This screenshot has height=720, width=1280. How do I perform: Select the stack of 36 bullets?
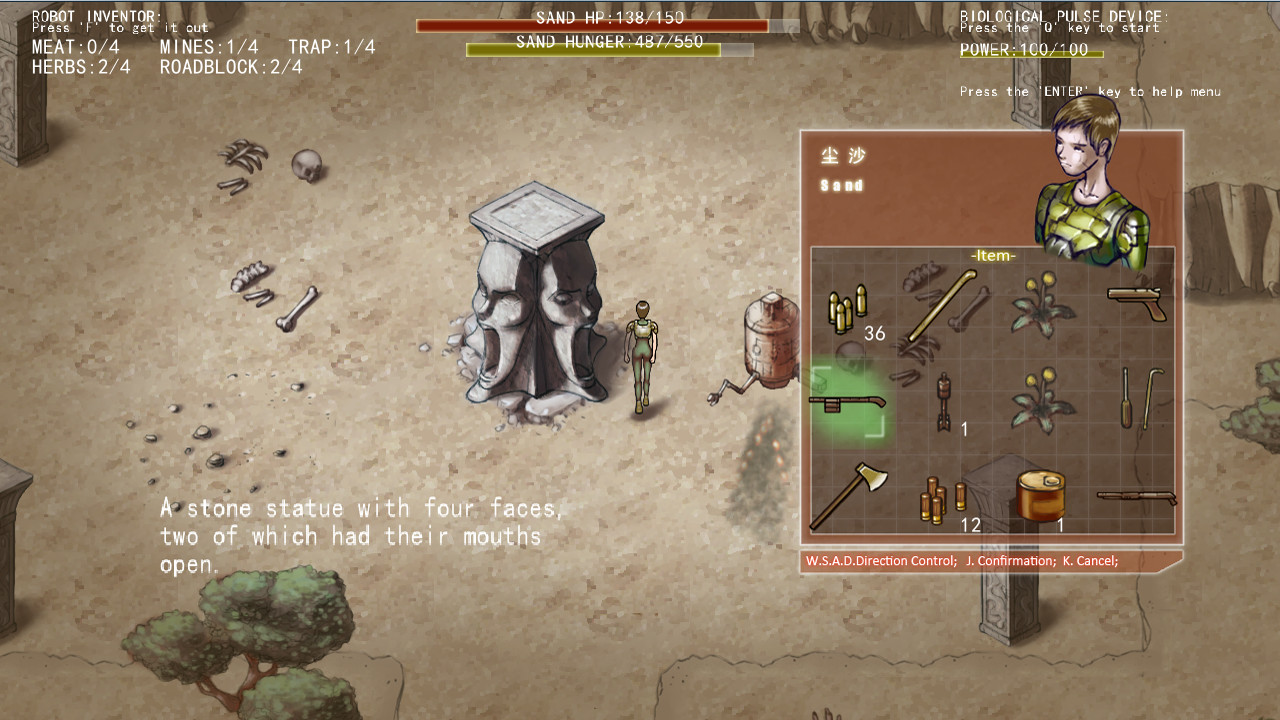pyautogui.click(x=845, y=310)
